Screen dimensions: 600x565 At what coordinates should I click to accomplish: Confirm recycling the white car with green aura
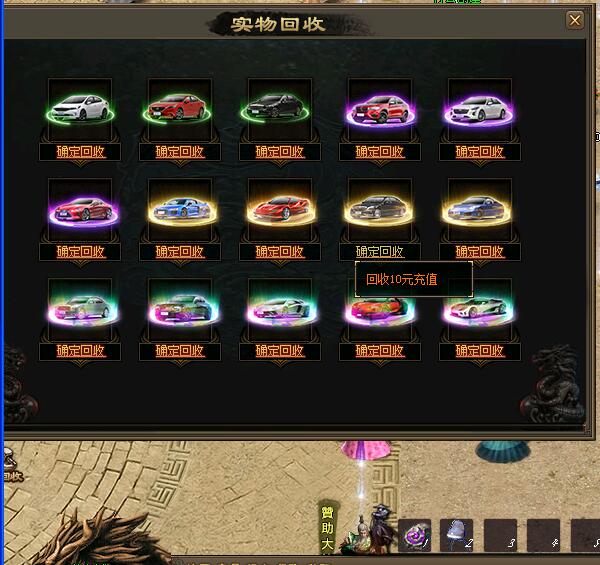(80, 152)
